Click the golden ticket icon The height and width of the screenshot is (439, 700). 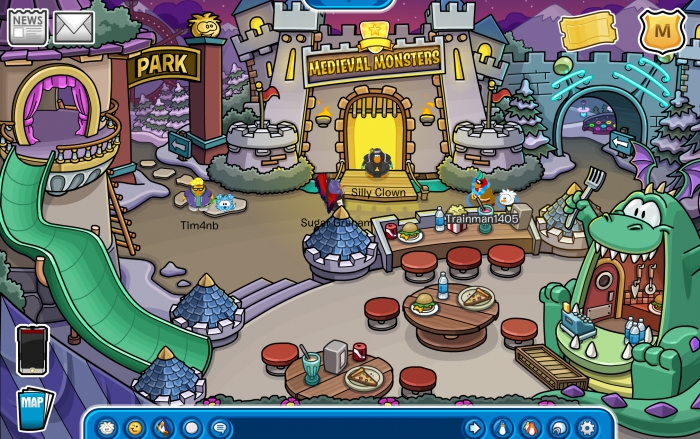click(588, 32)
